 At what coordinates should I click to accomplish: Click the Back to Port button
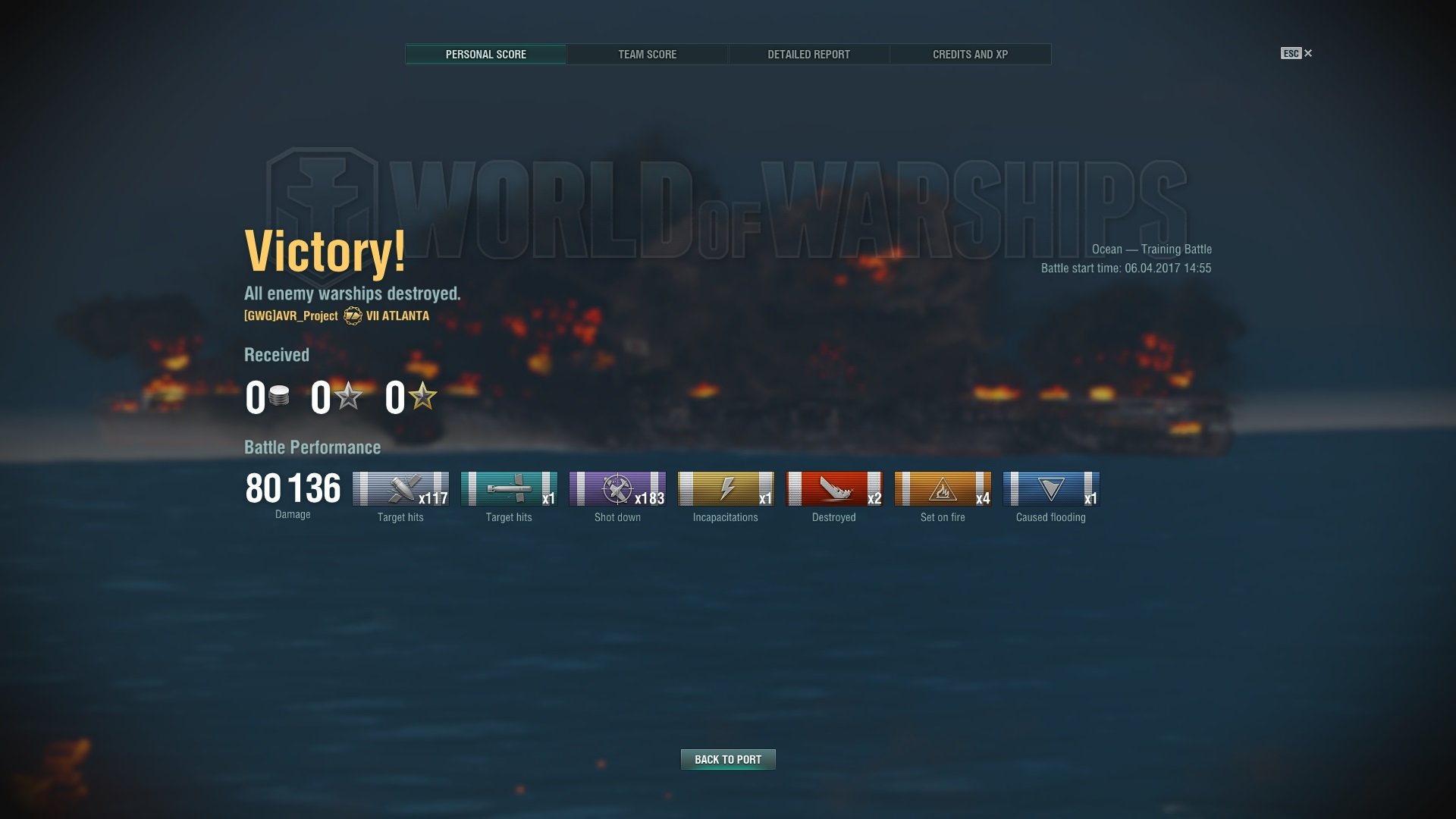[x=728, y=759]
